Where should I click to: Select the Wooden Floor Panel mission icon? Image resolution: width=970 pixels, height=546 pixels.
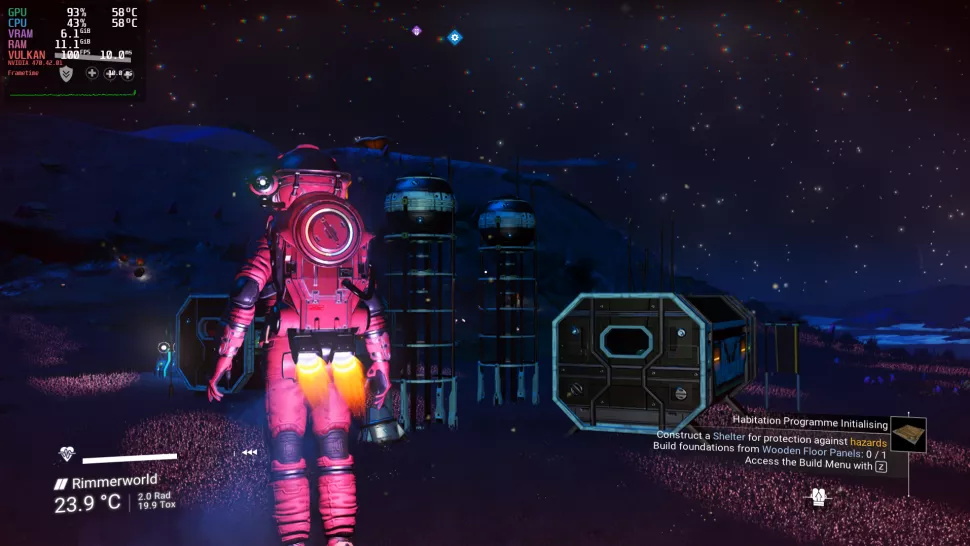908,434
